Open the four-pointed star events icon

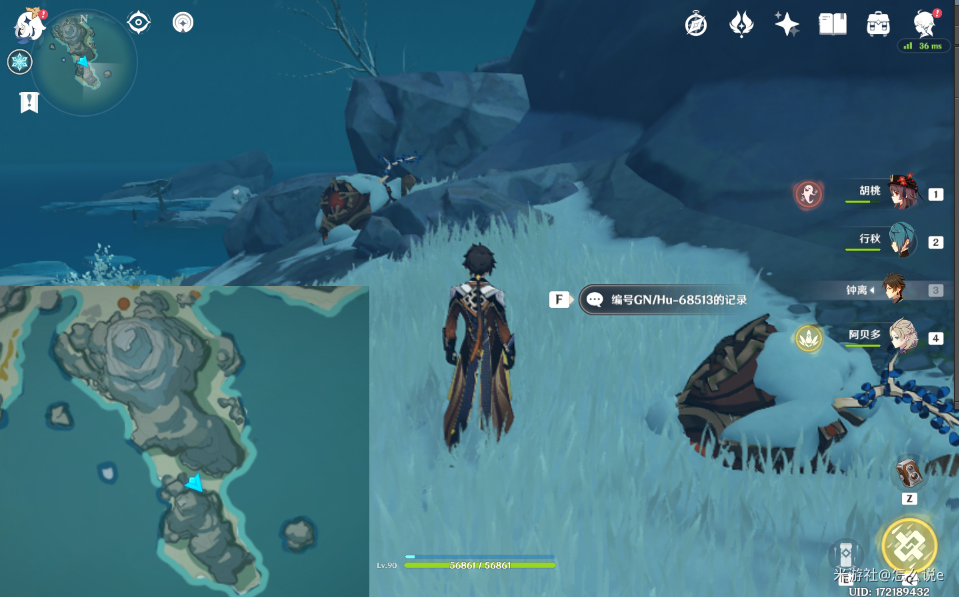pyautogui.click(x=787, y=24)
